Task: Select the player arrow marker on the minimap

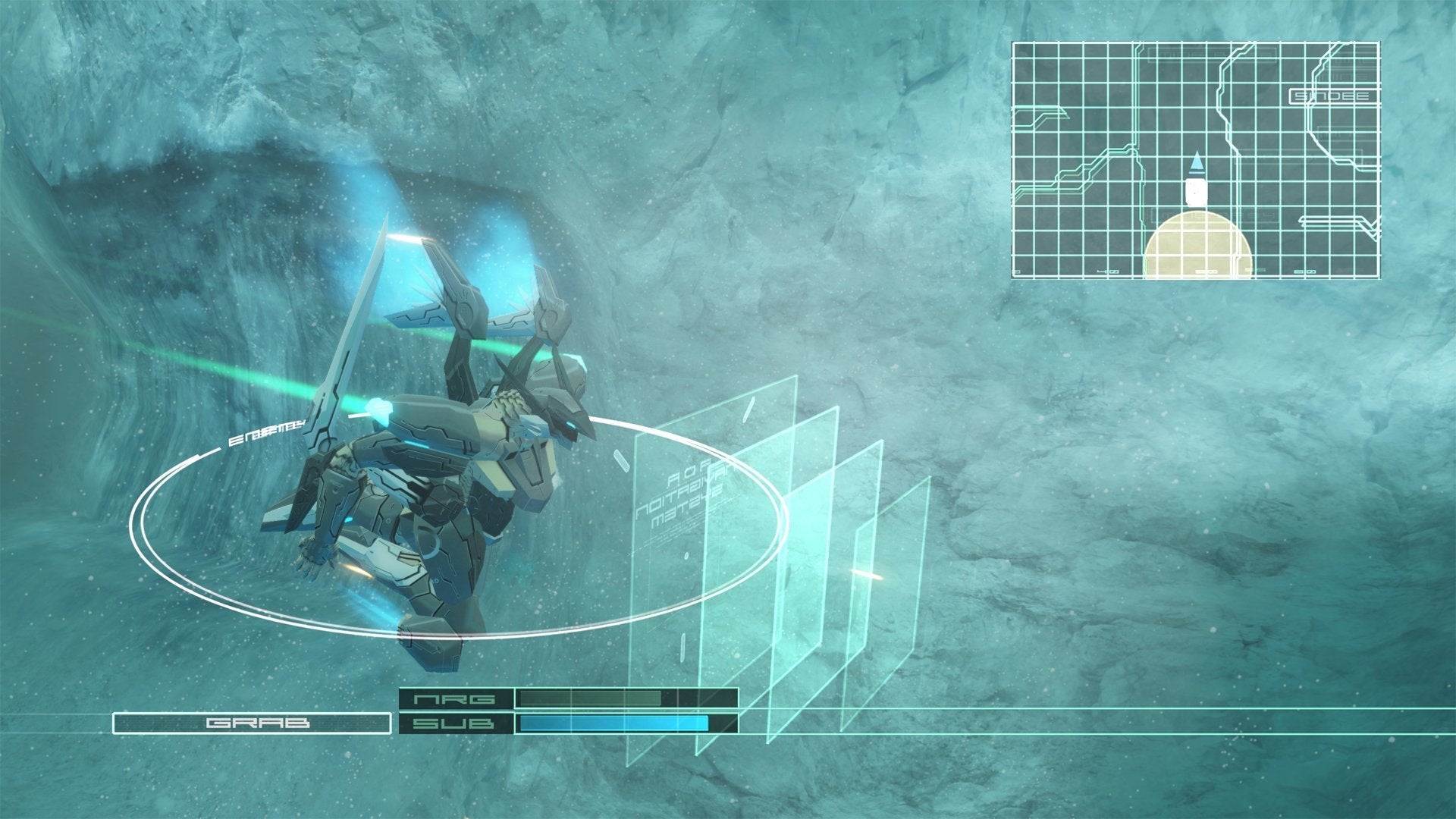Action: point(1197,163)
